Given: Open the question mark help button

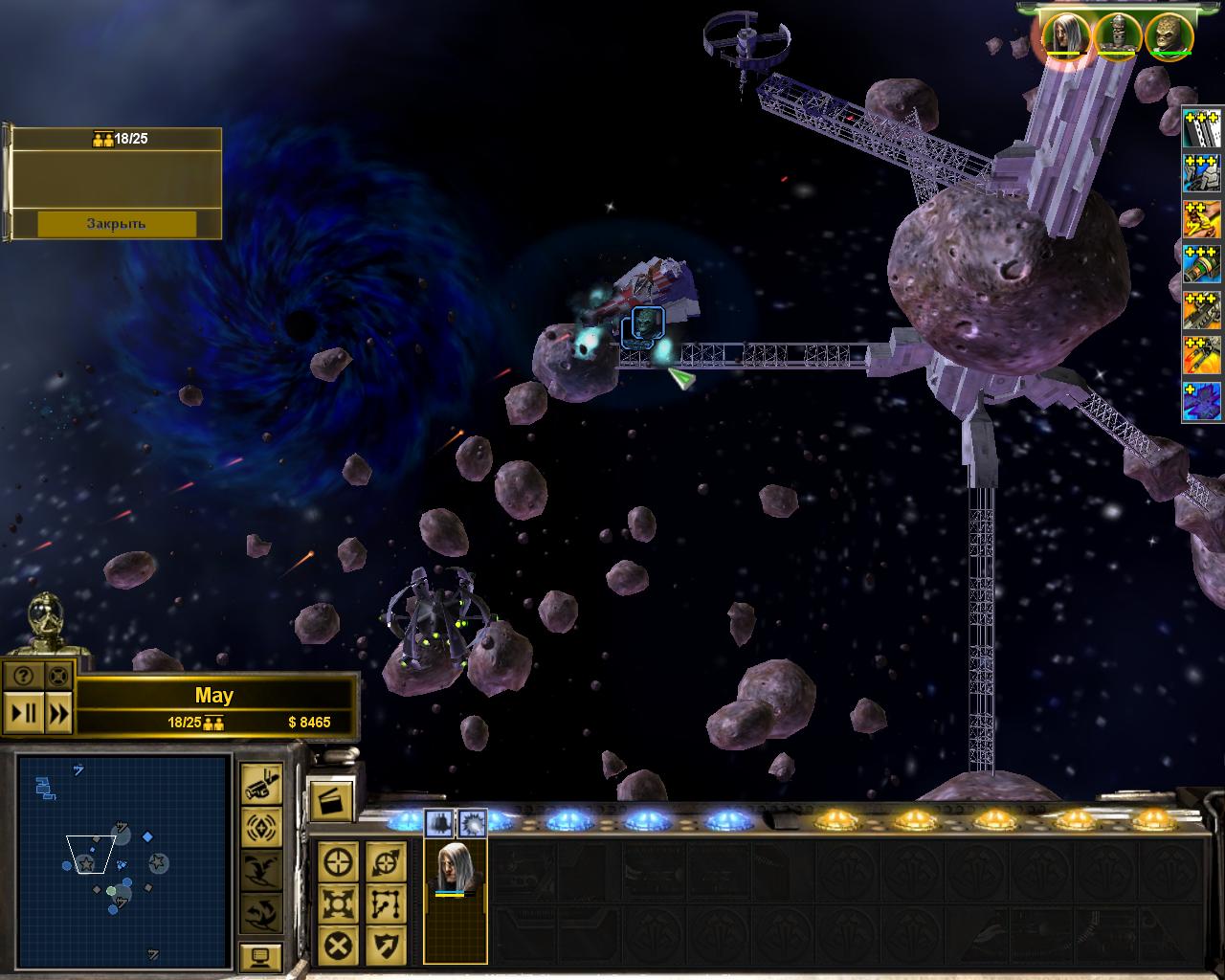Looking at the screenshot, I should [x=23, y=676].
